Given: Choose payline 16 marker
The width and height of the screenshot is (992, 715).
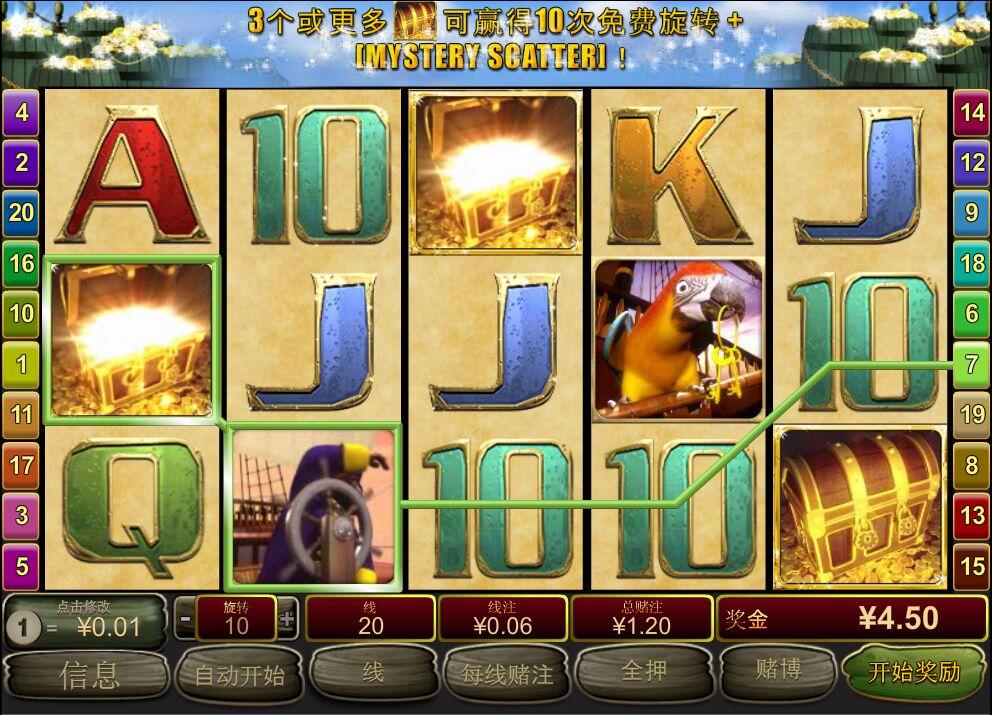Looking at the screenshot, I should [21, 264].
